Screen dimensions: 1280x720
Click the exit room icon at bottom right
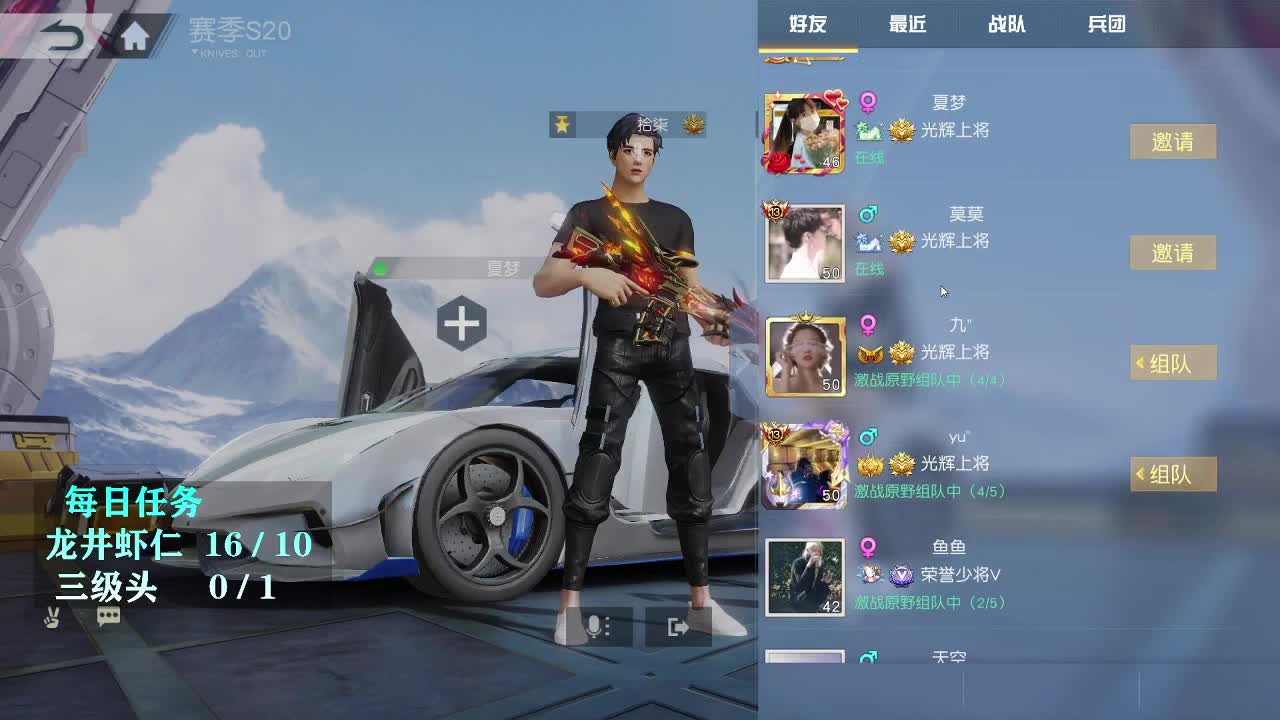[x=677, y=628]
